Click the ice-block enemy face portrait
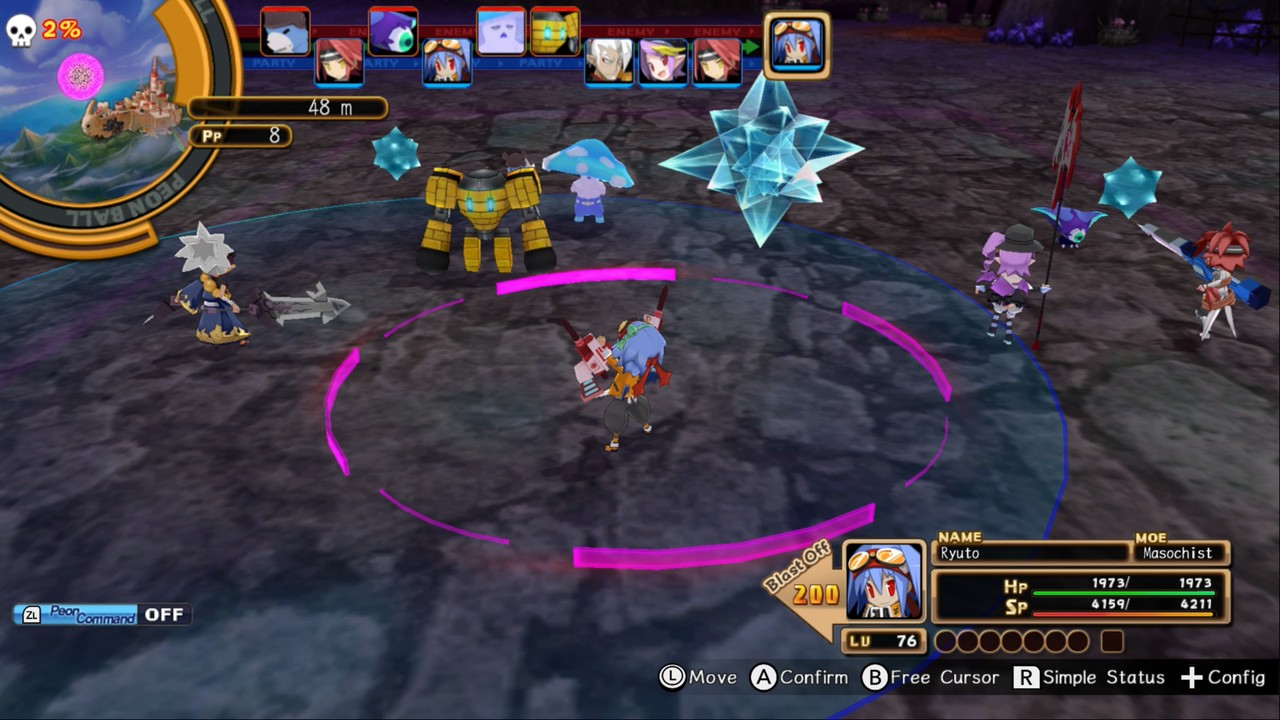1280x720 pixels. [501, 30]
